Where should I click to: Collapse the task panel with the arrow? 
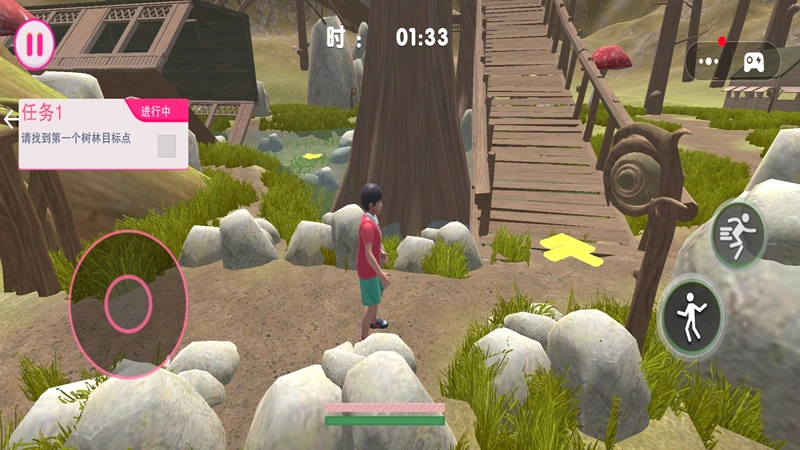click(x=10, y=119)
